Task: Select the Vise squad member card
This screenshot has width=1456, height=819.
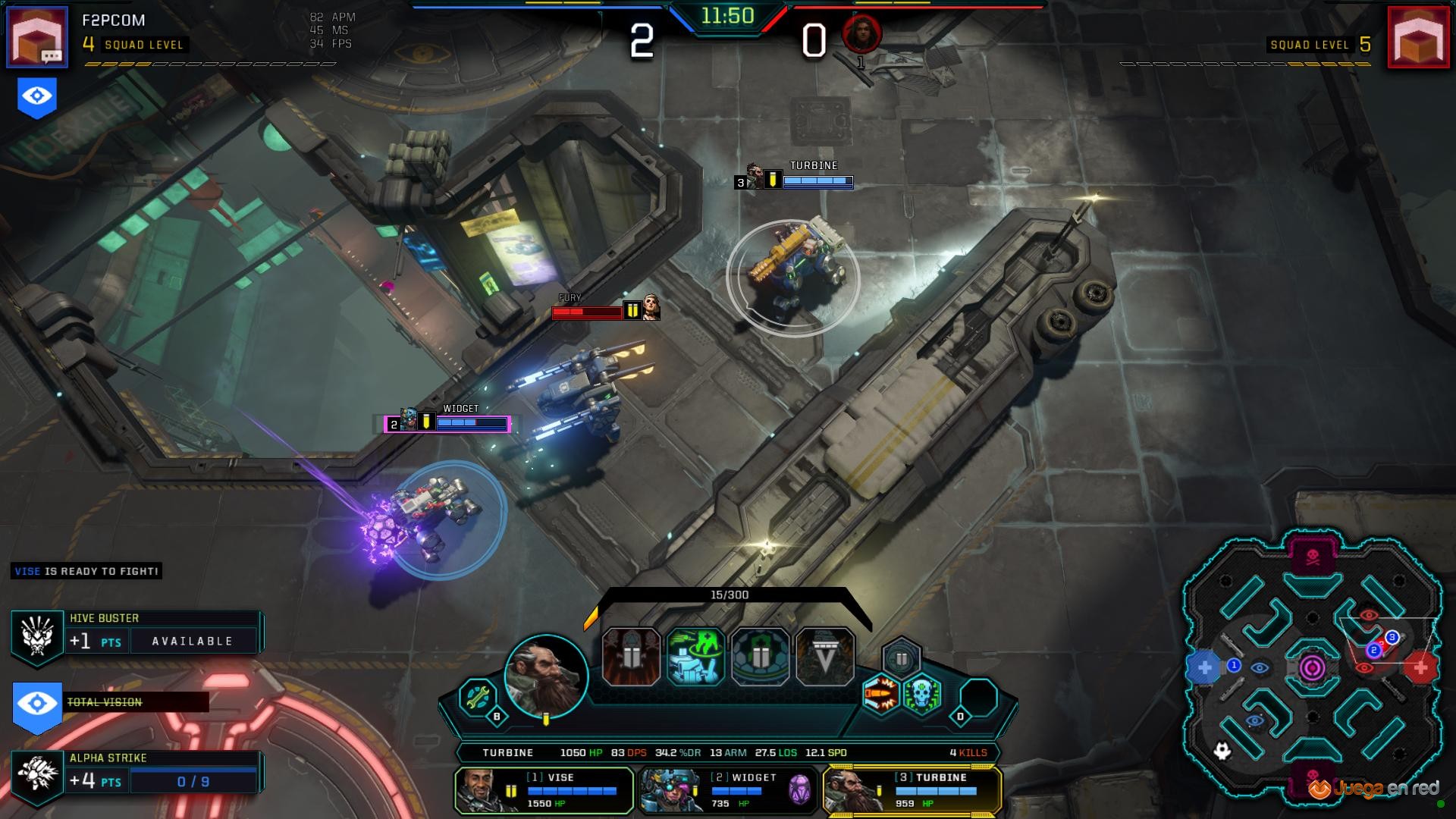Action: pos(544,790)
